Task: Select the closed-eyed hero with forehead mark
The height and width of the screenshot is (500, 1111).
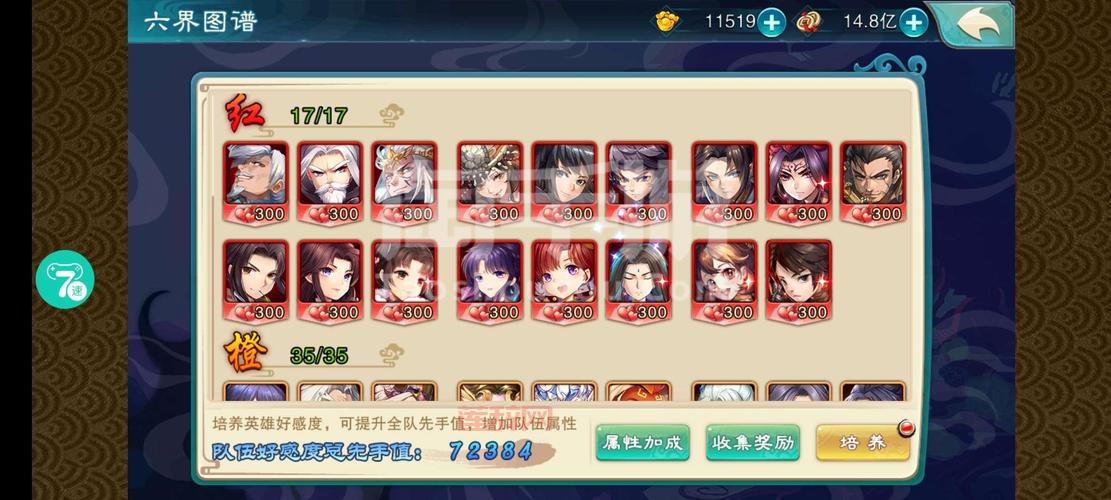Action: click(x=638, y=274)
